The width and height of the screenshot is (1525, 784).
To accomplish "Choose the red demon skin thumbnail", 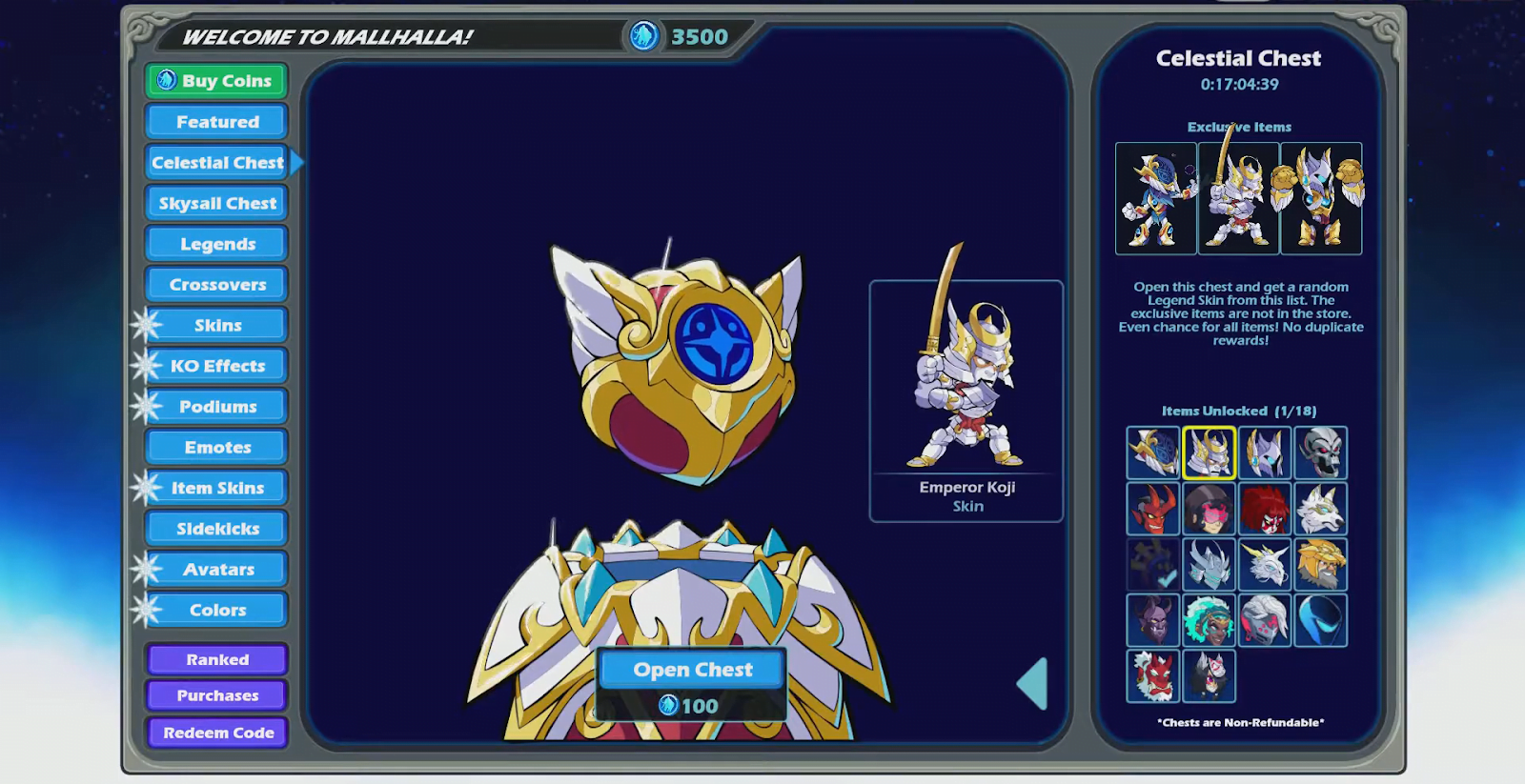I will [x=1152, y=509].
